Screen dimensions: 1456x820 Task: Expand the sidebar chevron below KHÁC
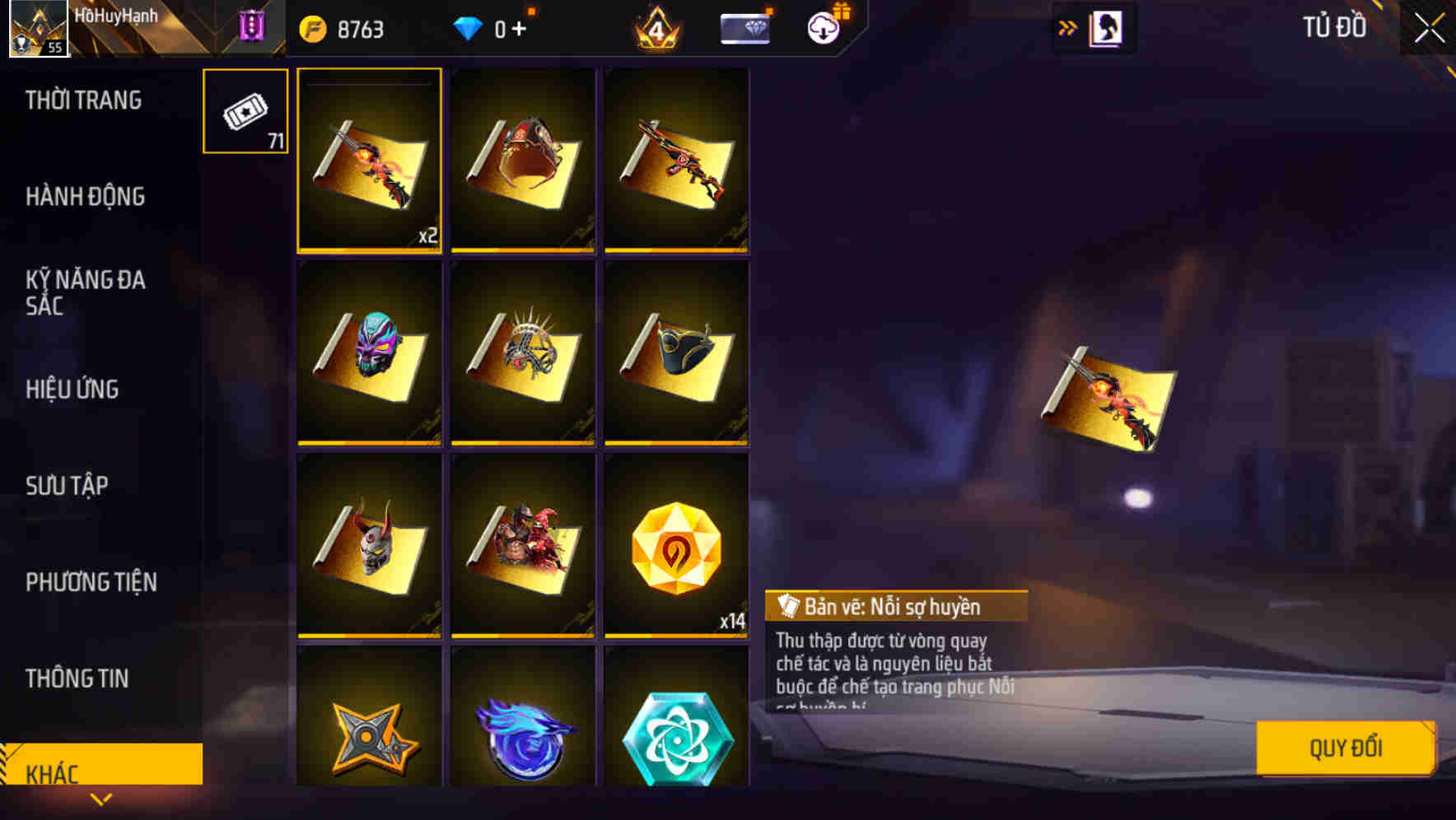point(101,799)
